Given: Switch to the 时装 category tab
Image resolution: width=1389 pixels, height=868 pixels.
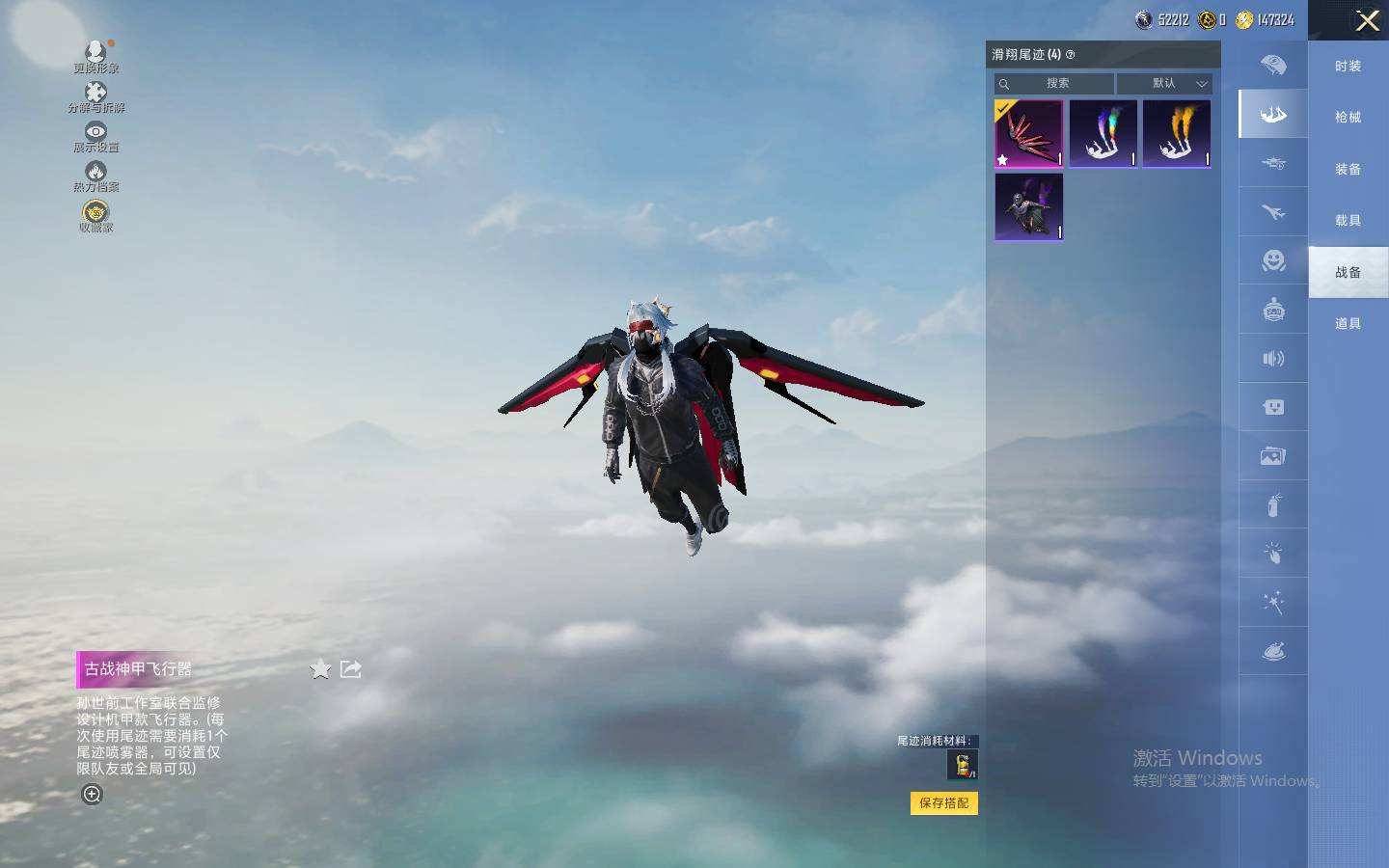Looking at the screenshot, I should click(1348, 67).
